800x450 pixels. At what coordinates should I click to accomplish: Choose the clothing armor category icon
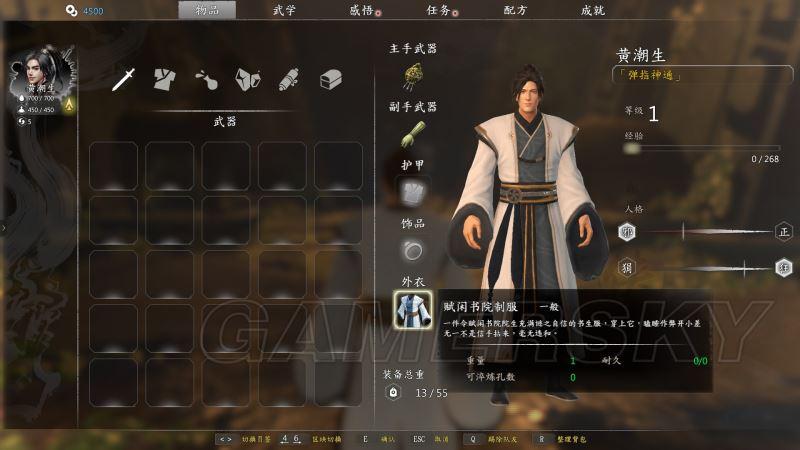[x=165, y=79]
